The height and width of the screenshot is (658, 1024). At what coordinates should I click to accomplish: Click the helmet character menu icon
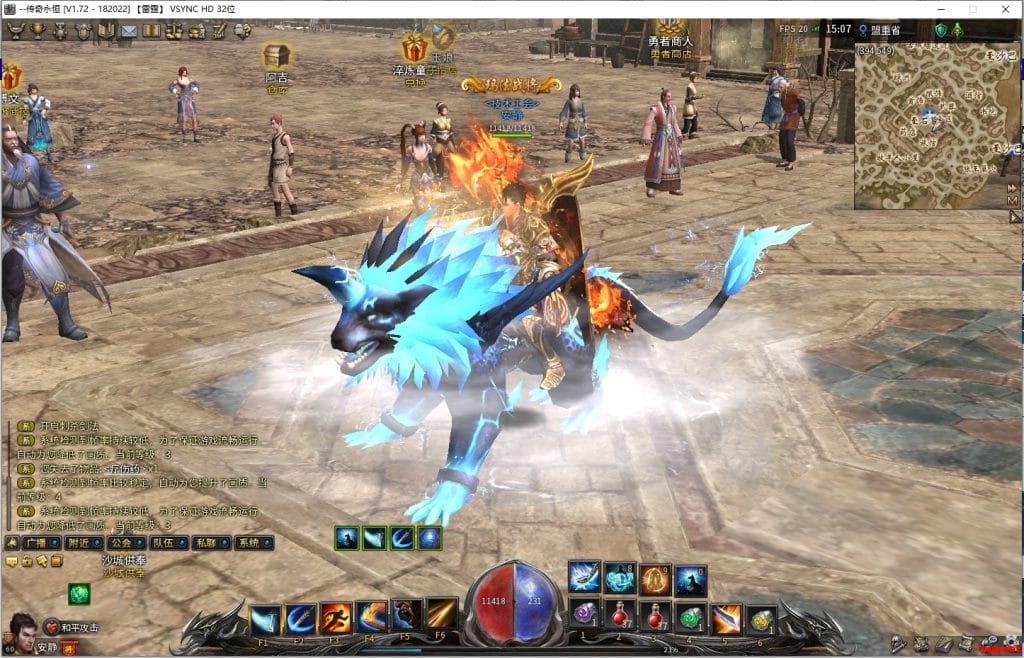(x=60, y=31)
